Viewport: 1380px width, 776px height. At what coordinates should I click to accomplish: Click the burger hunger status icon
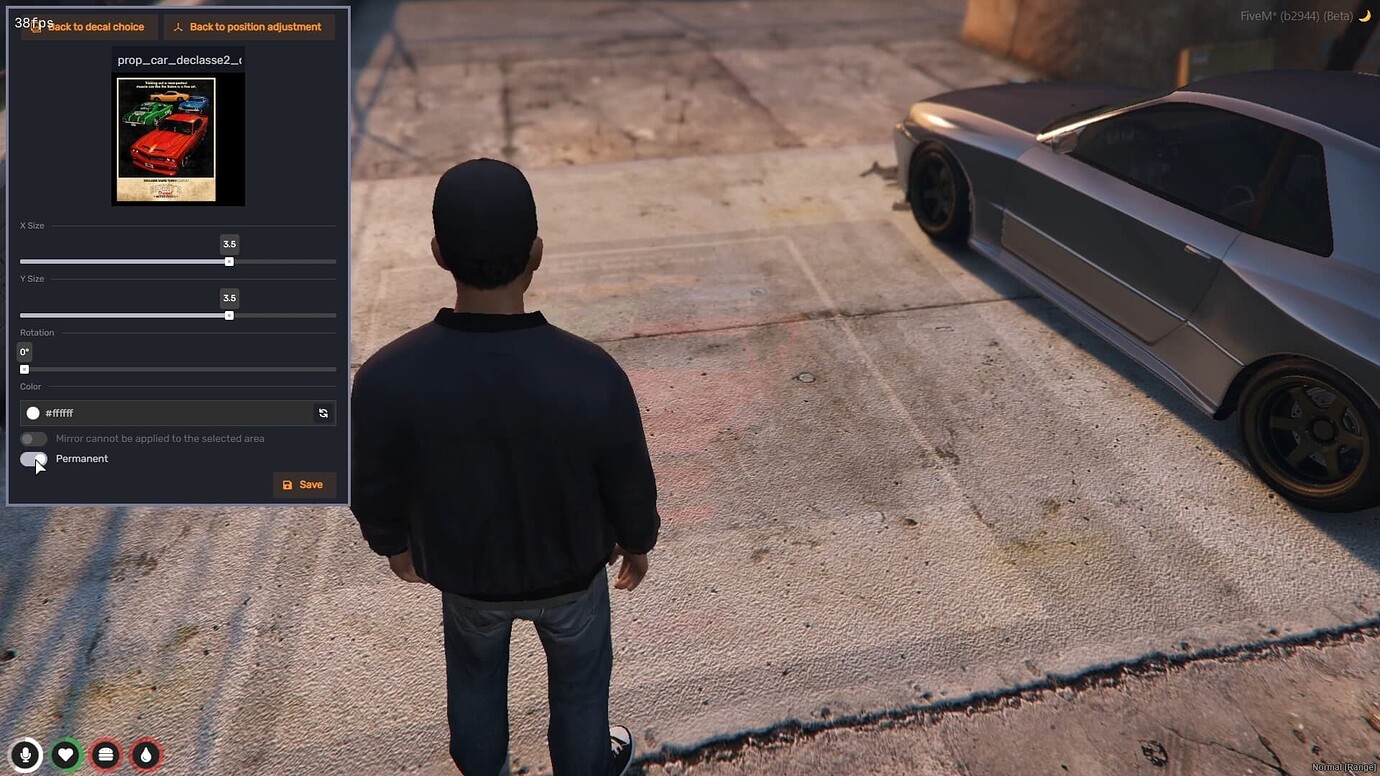(x=105, y=755)
